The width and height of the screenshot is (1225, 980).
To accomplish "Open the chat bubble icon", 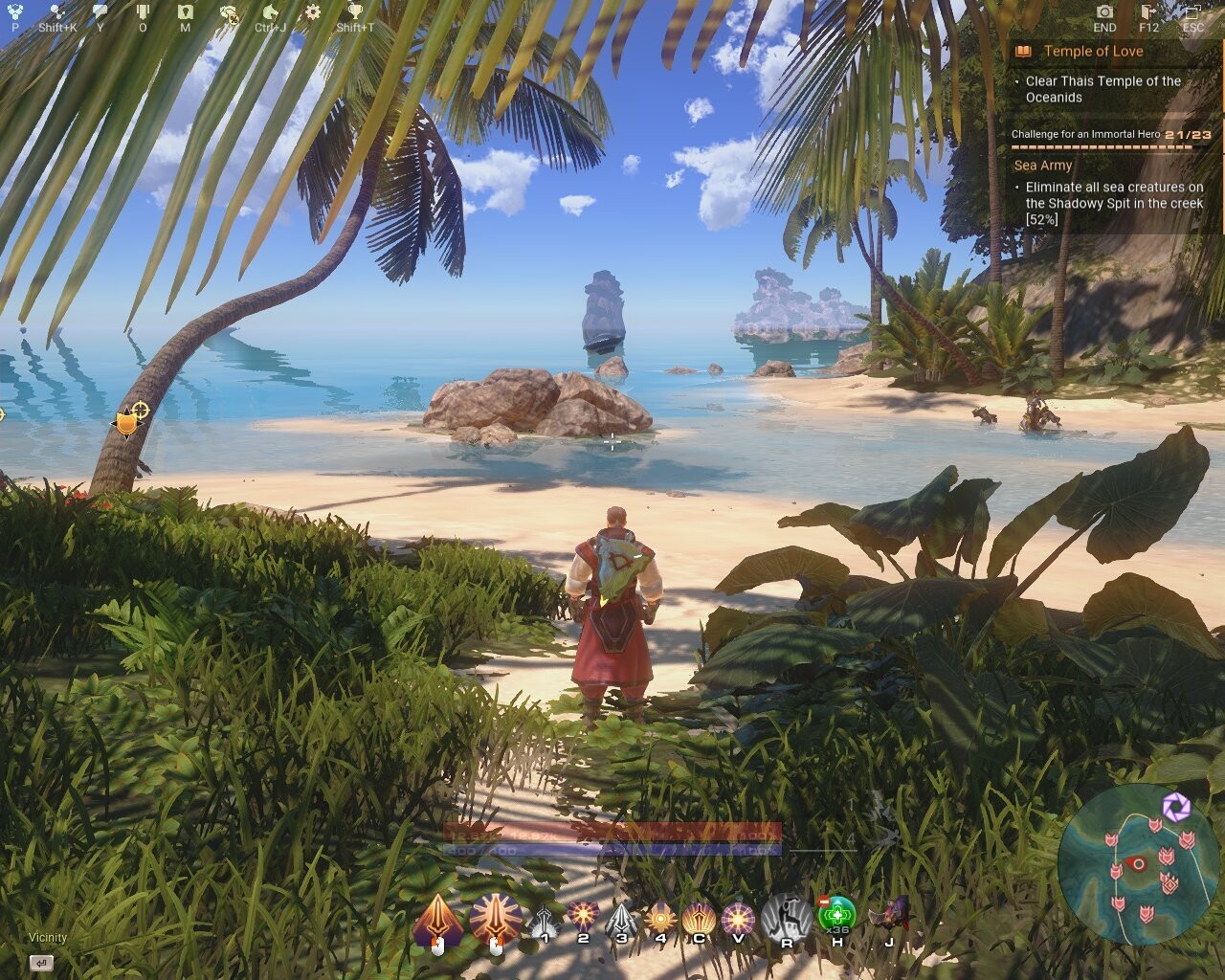I will (x=100, y=12).
